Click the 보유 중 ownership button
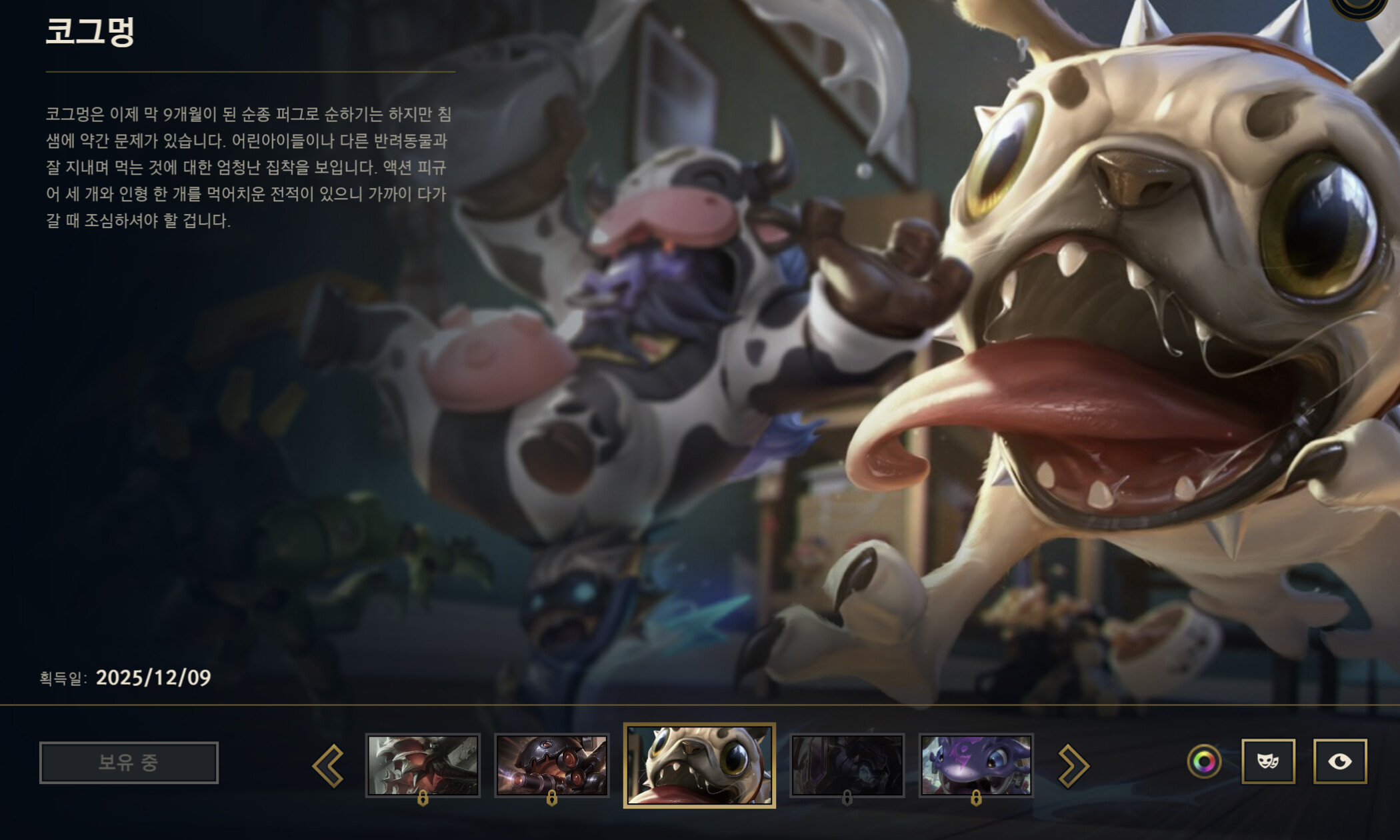This screenshot has height=840, width=1400. click(130, 763)
